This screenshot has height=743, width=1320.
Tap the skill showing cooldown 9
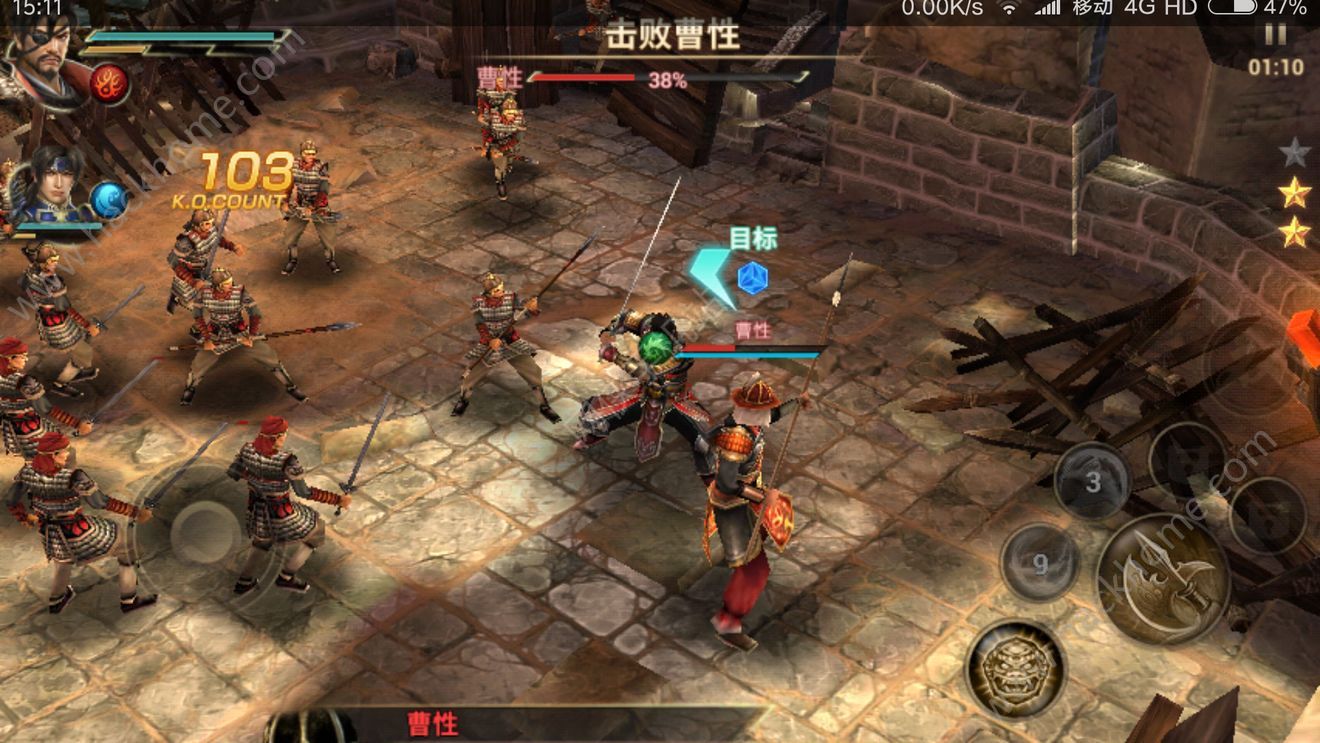[x=1039, y=564]
